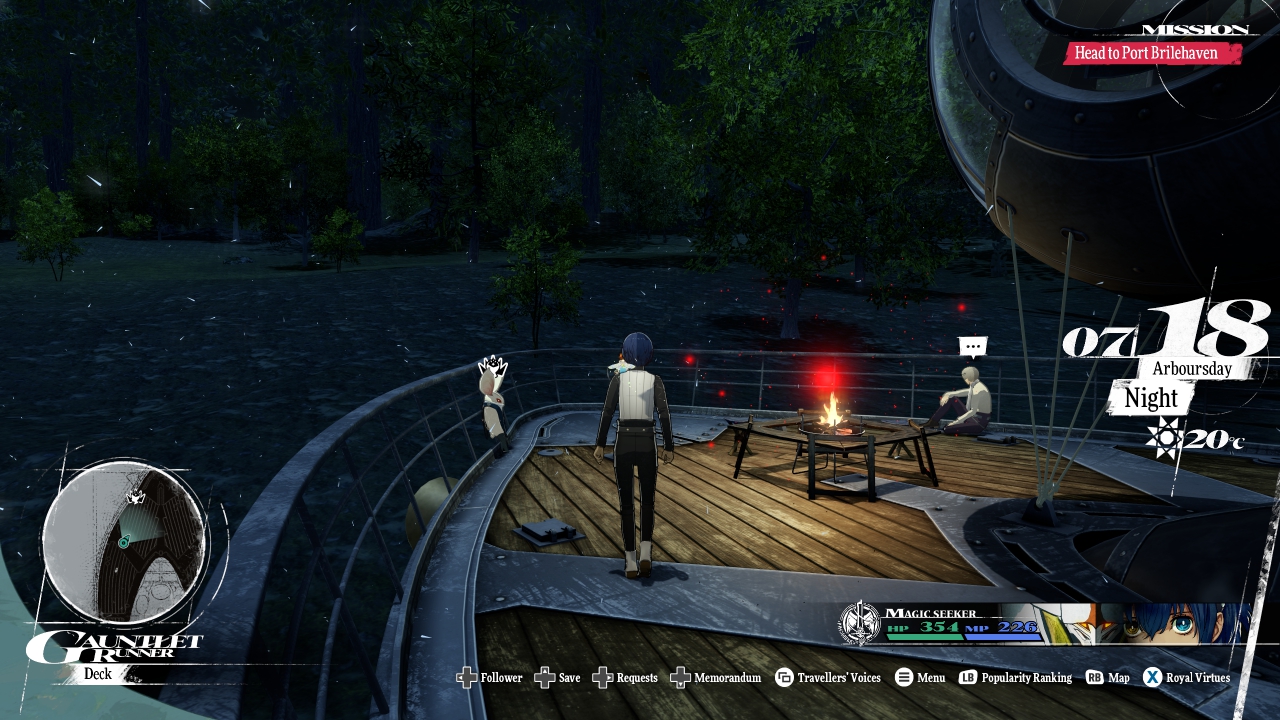Select the Magic Seeker party portrait

[1150, 624]
